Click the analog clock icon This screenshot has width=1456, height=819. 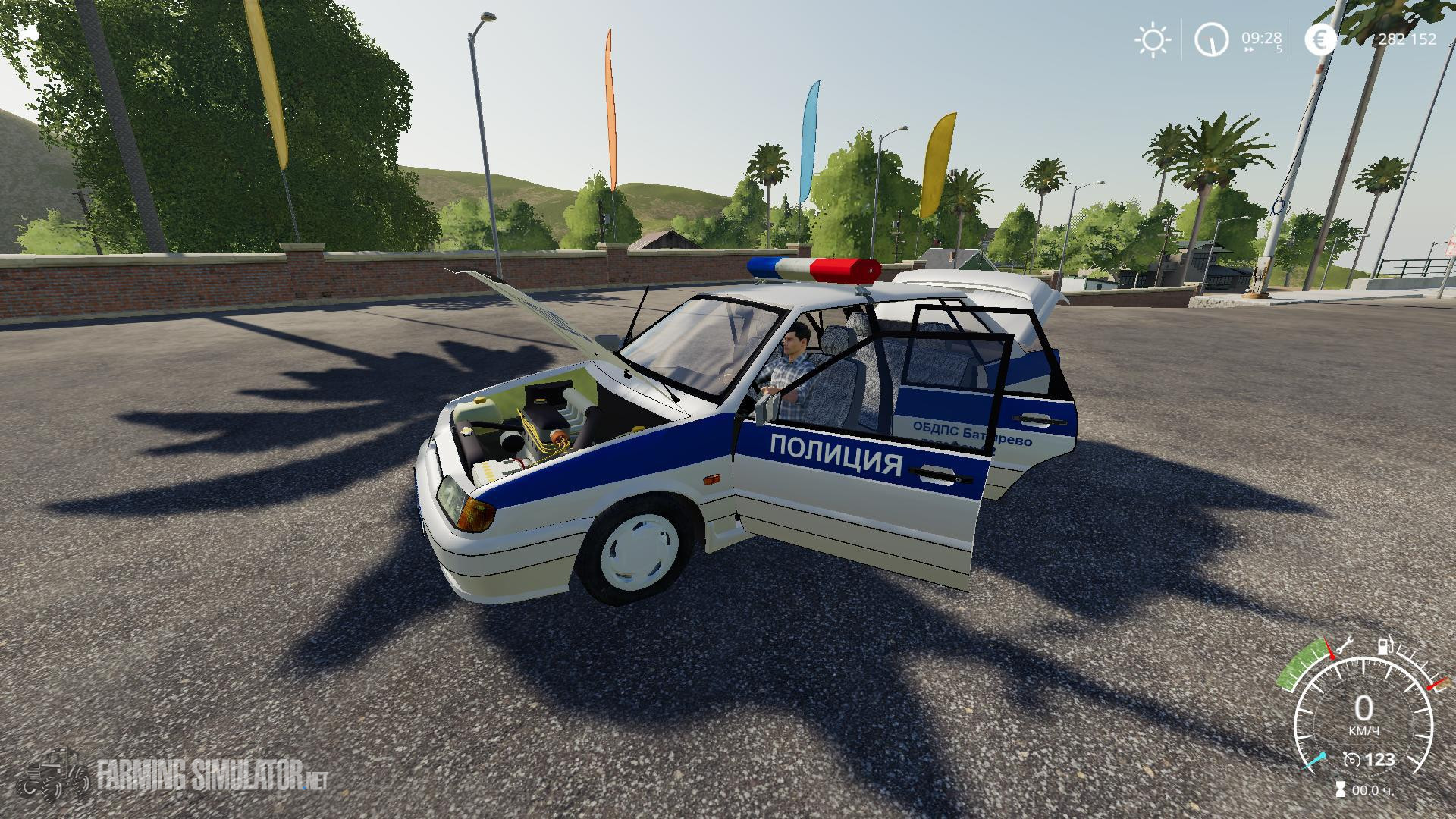pos(1212,40)
